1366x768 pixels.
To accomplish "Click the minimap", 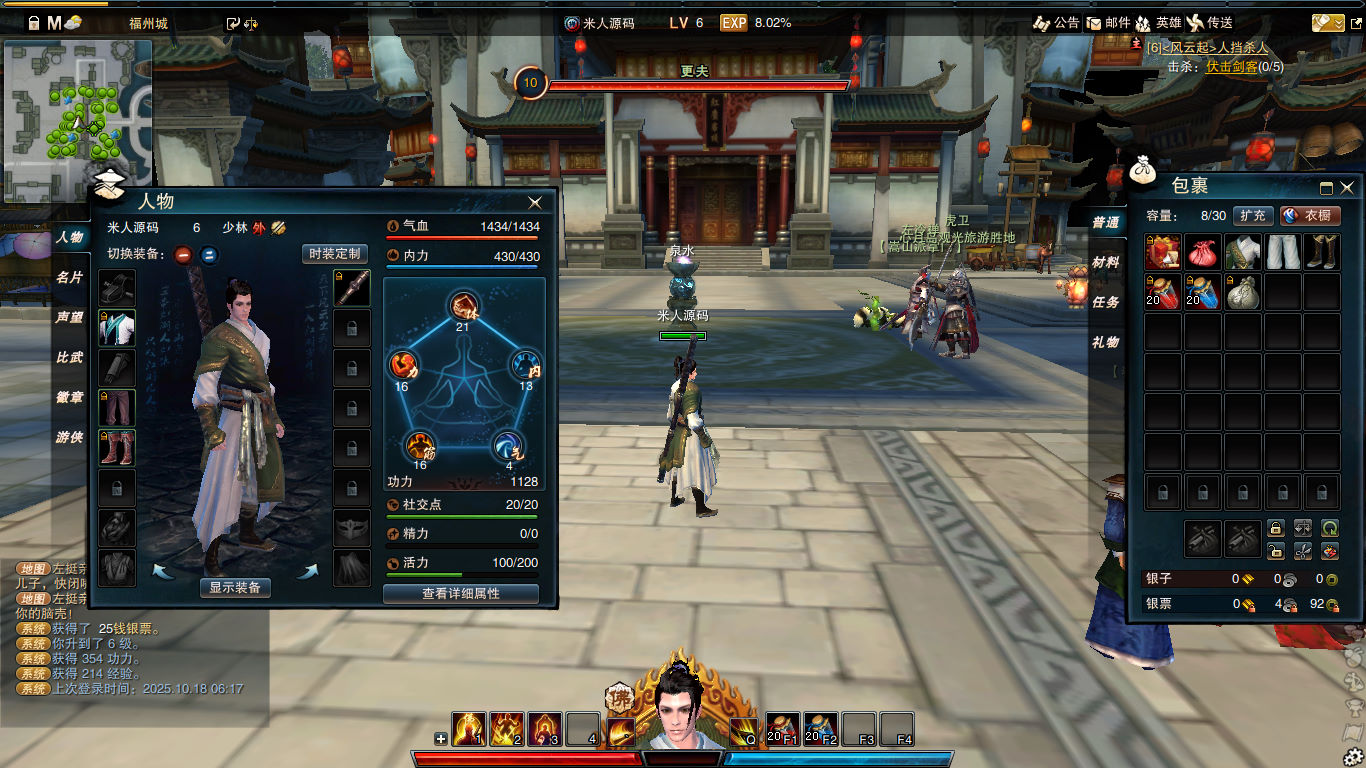I will (x=78, y=120).
